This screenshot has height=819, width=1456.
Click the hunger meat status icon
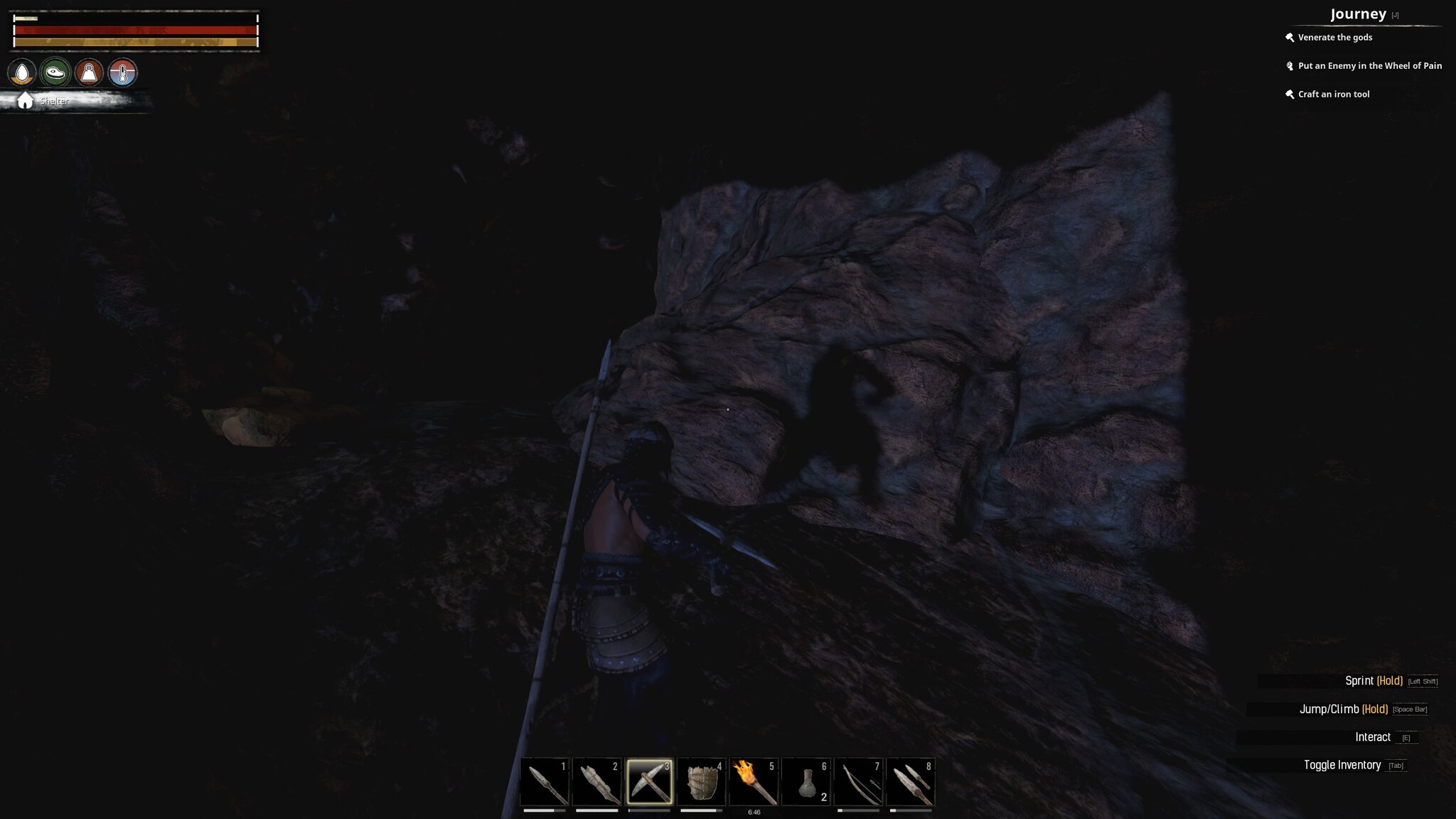tap(55, 71)
